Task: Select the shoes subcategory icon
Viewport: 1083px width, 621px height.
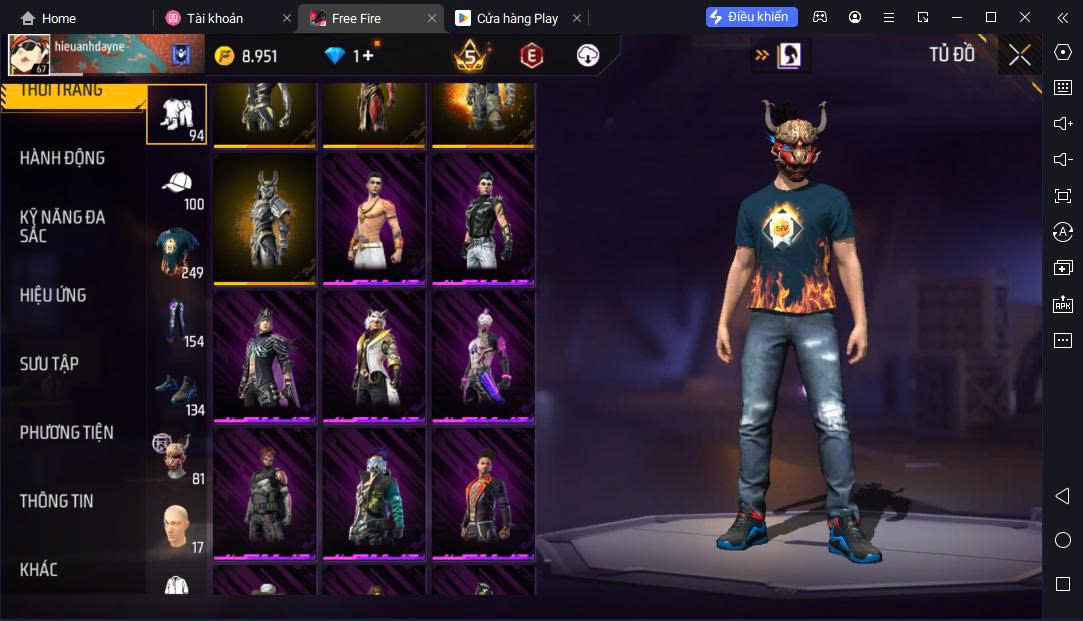Action: point(177,391)
